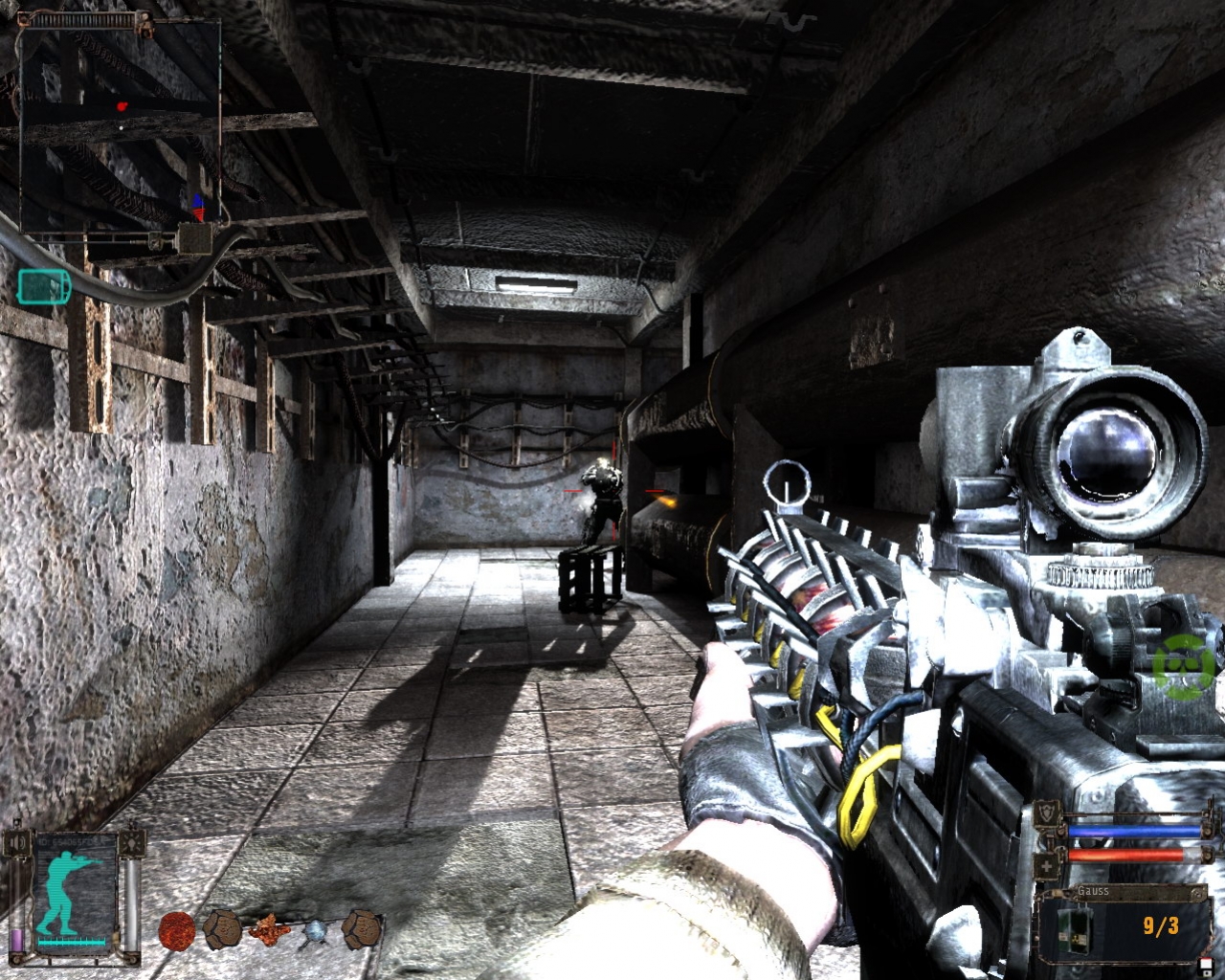Click the first stone-textured artifact slot
Viewport: 1225px width, 980px height.
[224, 929]
